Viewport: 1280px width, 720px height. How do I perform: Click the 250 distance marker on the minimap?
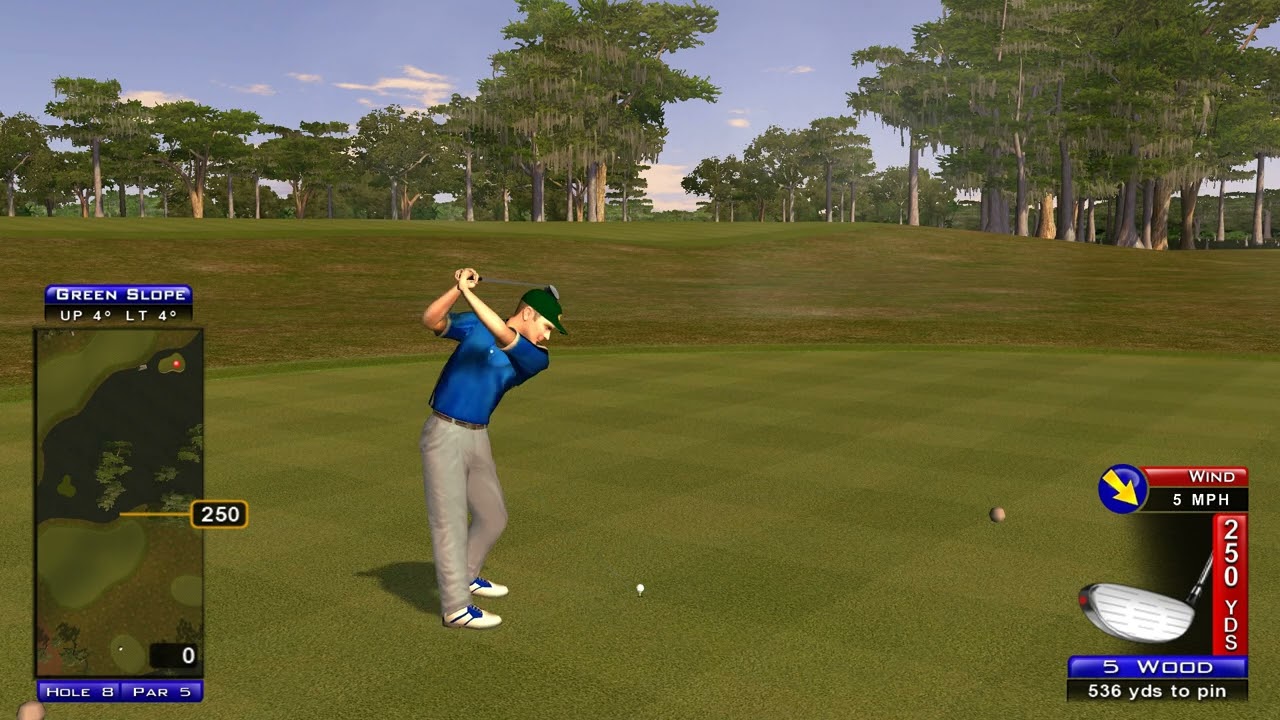[x=219, y=514]
